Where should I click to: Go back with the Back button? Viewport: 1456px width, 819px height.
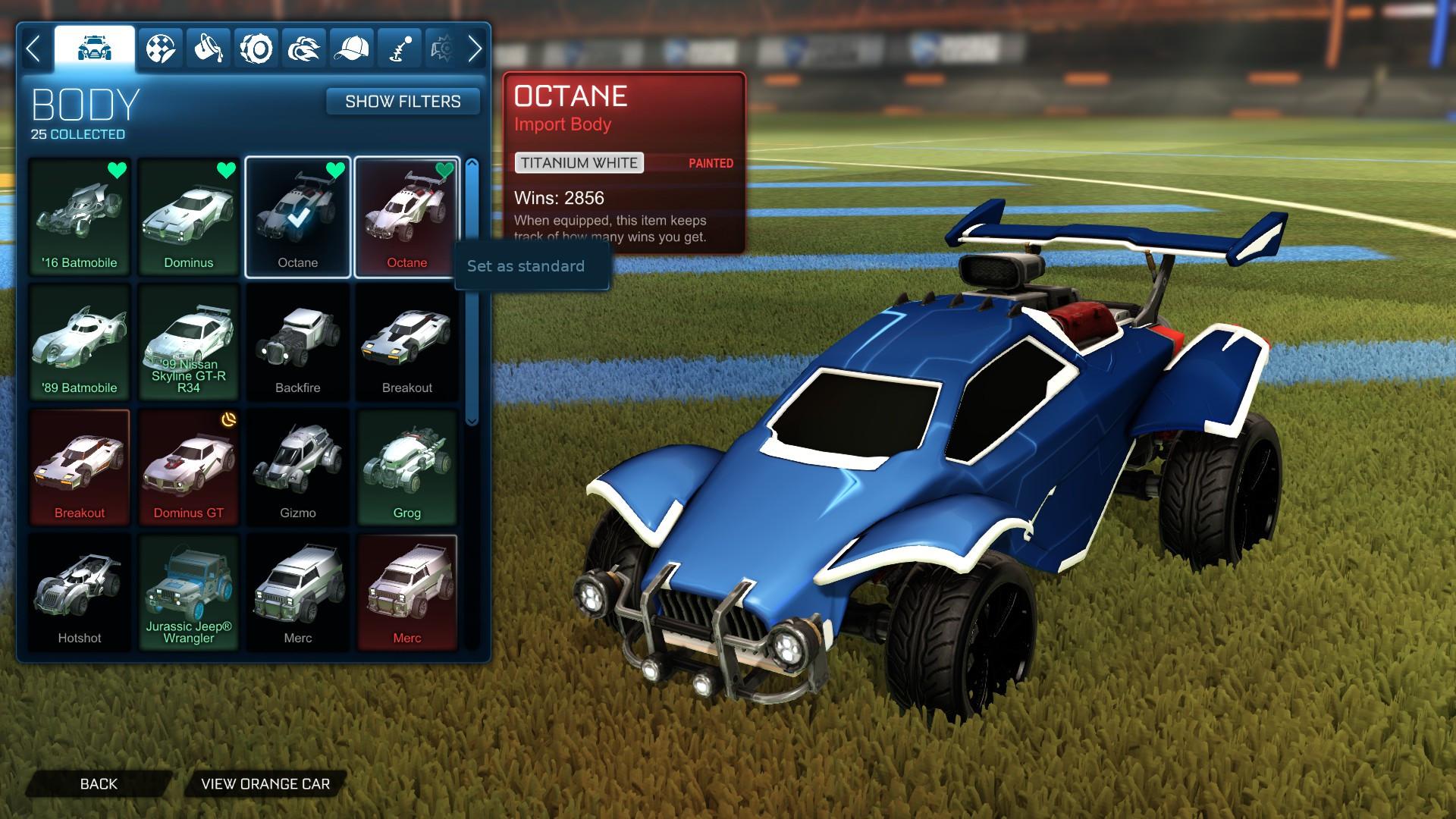99,784
